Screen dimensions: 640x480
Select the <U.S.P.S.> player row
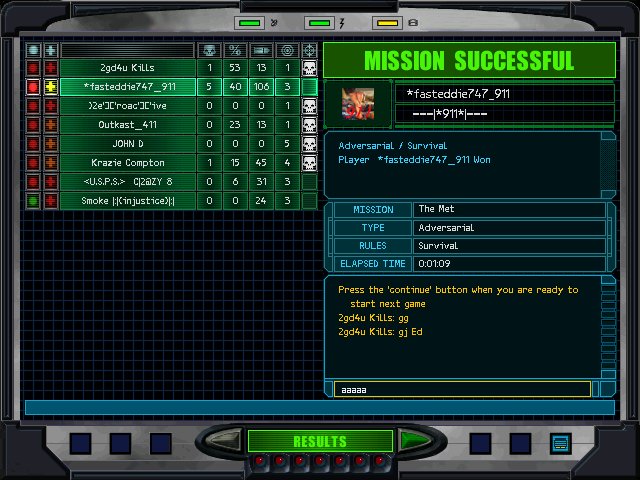(x=126, y=182)
